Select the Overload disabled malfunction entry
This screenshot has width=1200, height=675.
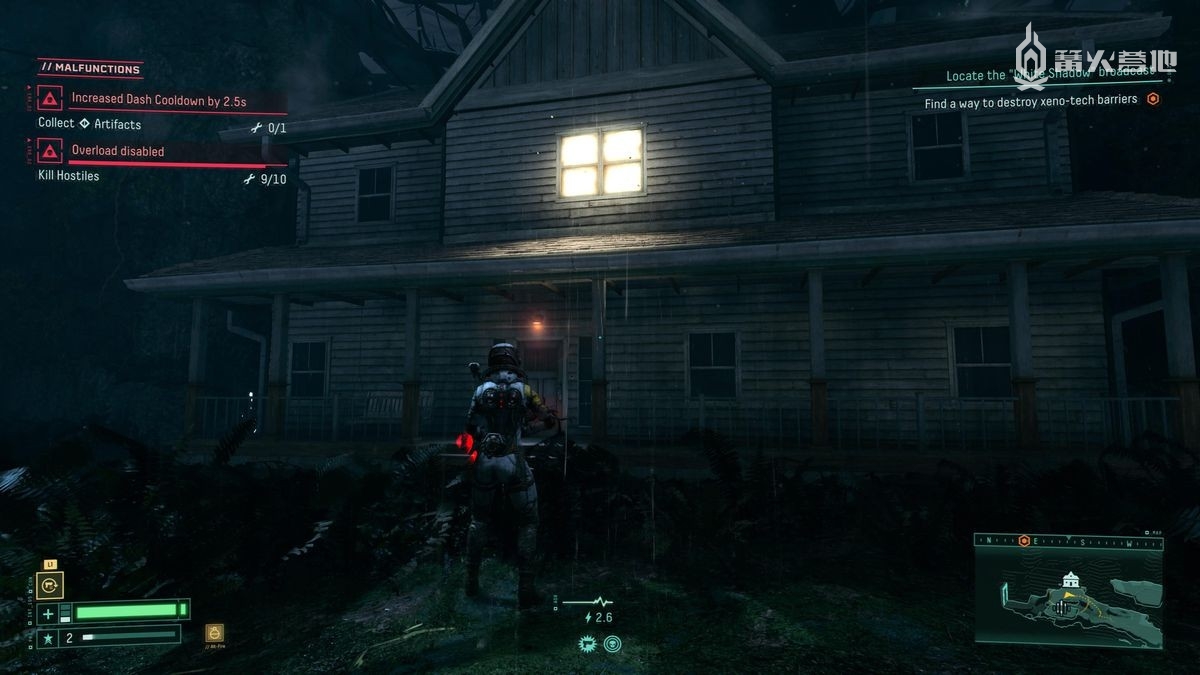coord(118,151)
